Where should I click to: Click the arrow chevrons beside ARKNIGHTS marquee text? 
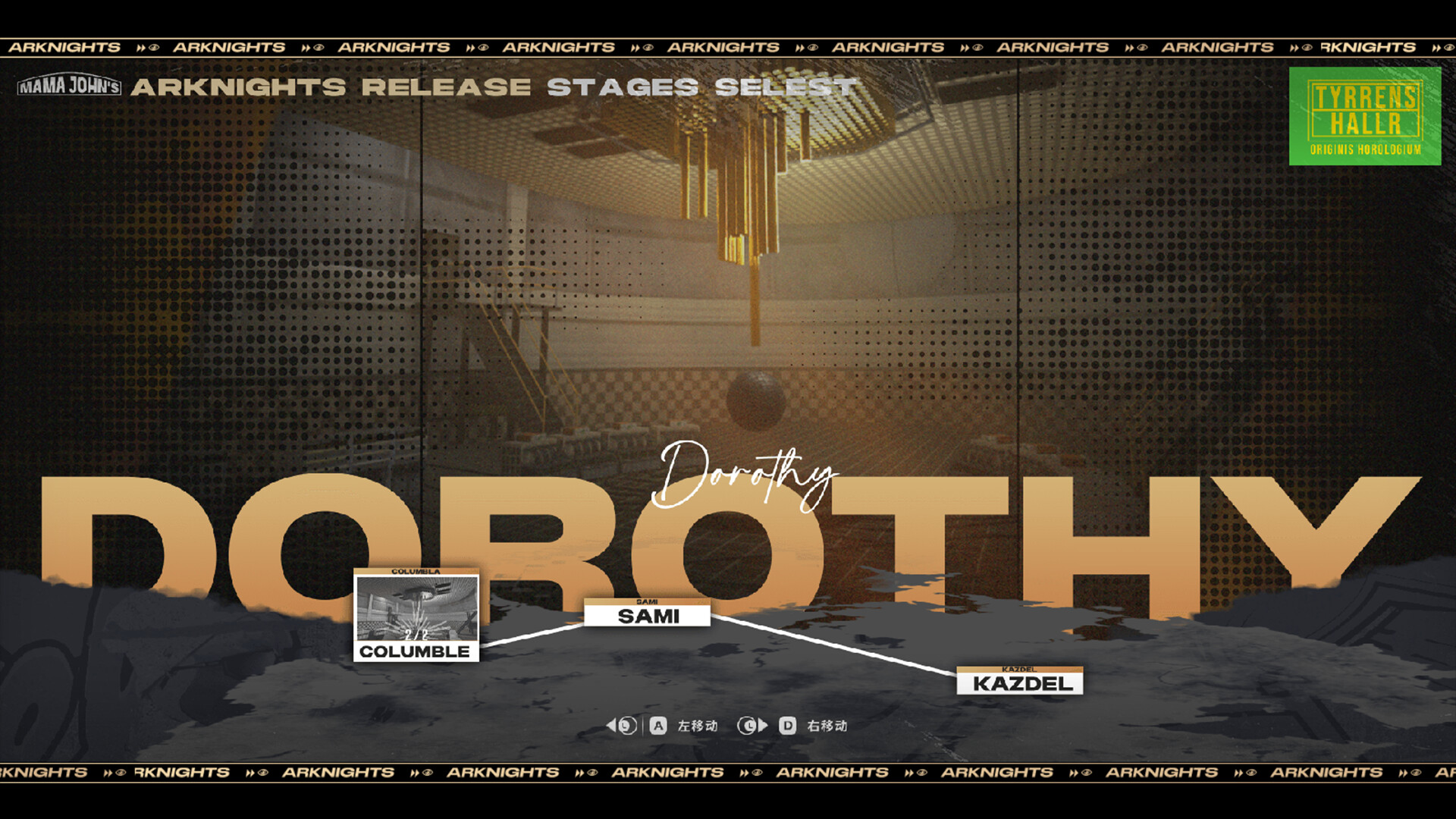pos(140,46)
